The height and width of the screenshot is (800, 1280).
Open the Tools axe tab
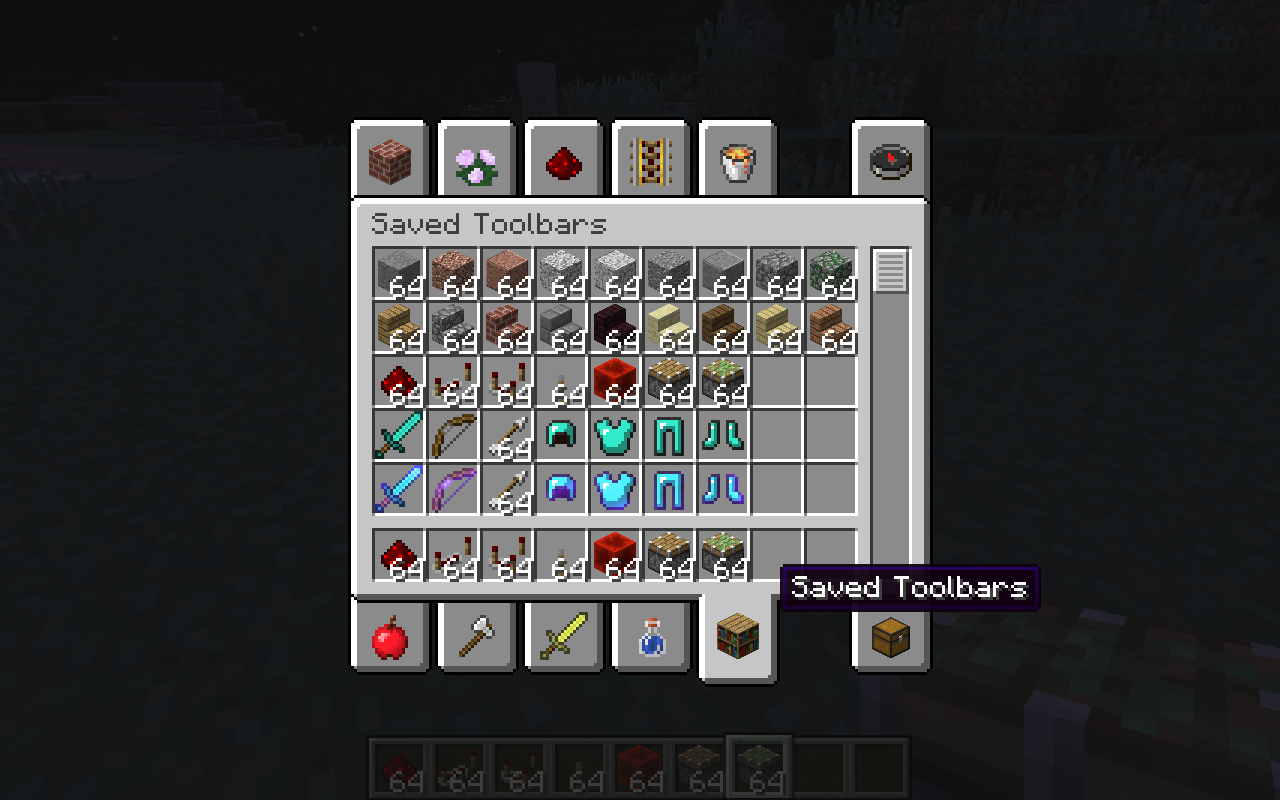click(x=476, y=636)
